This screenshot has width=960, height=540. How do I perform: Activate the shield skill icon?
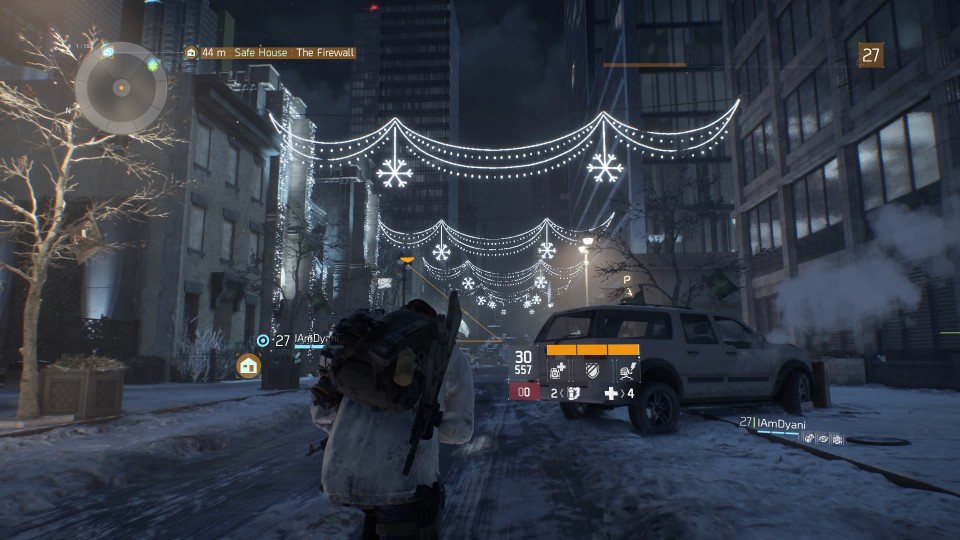(x=592, y=371)
